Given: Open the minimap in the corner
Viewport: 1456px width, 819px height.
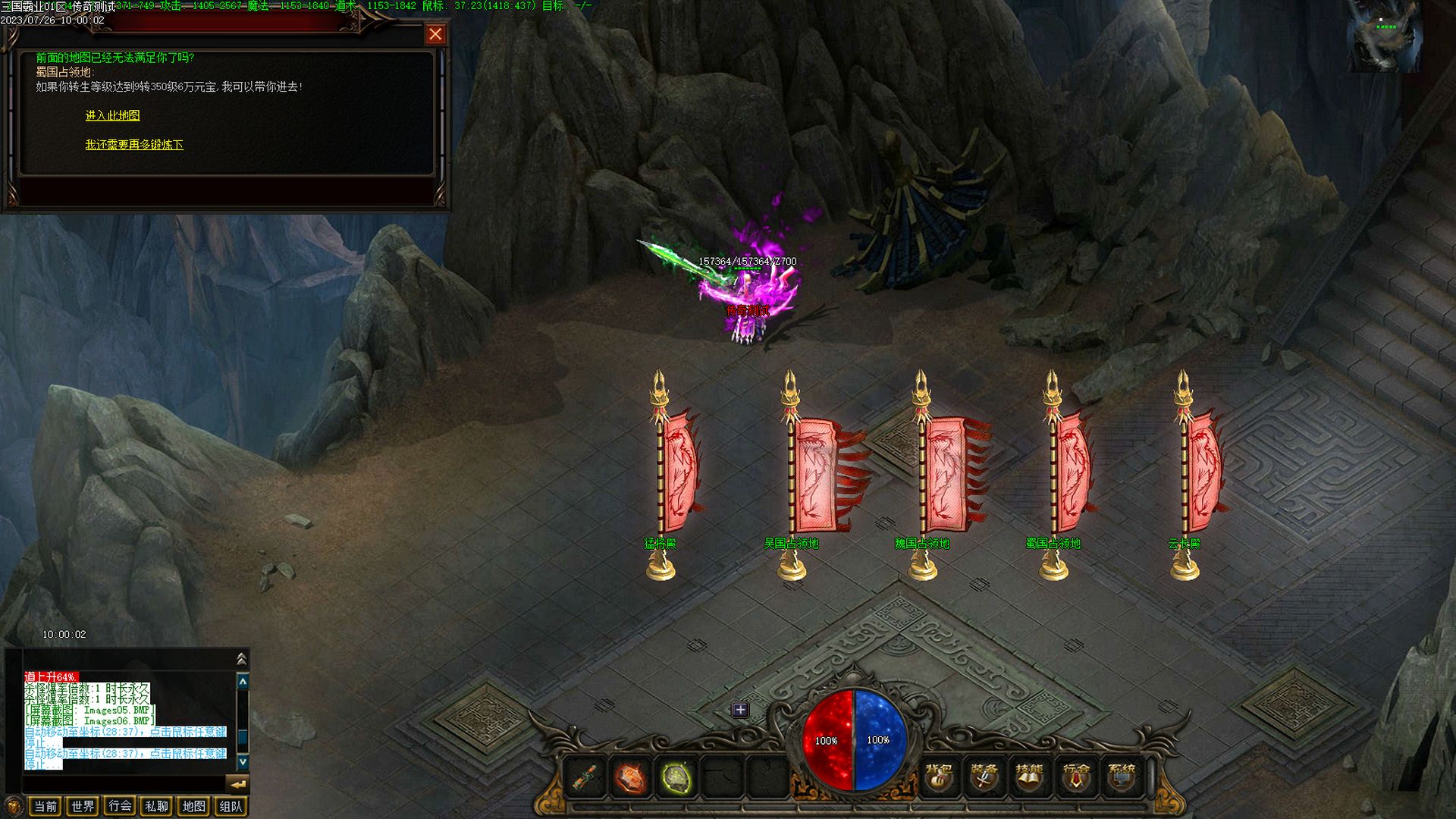Looking at the screenshot, I should pyautogui.click(x=1384, y=36).
